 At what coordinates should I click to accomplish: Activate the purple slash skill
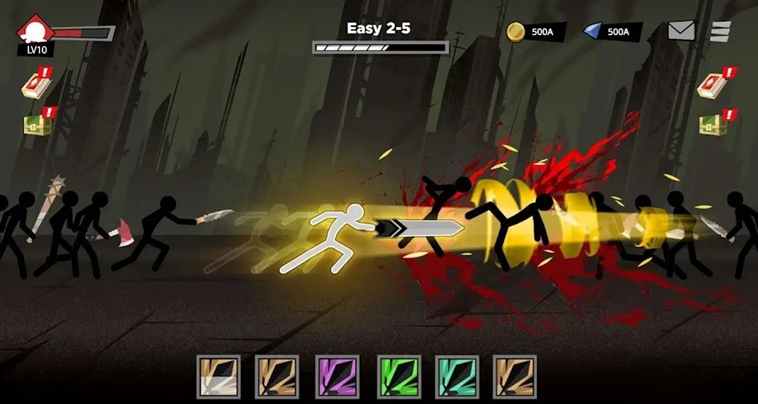click(337, 377)
